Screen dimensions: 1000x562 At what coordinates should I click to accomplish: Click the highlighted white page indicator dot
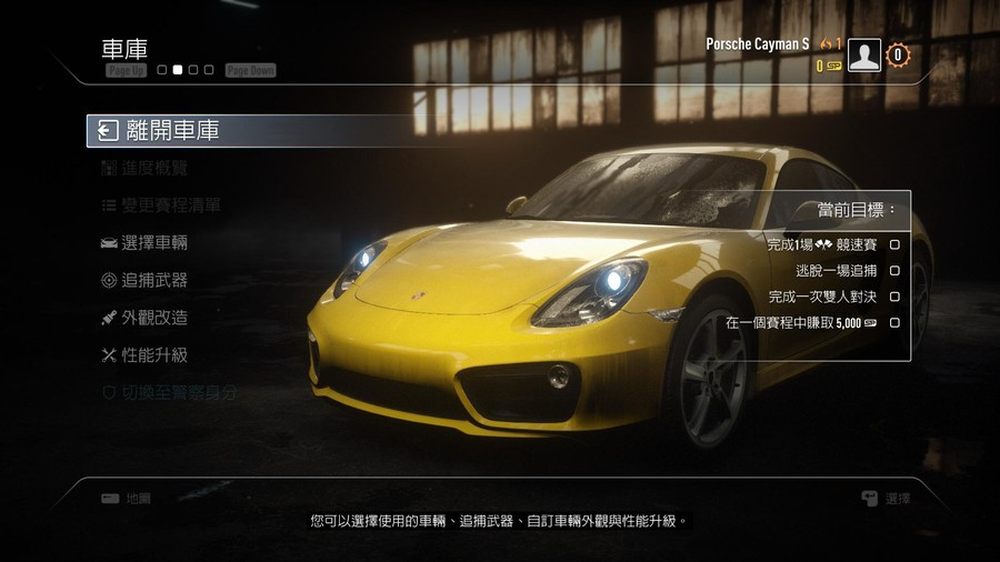coord(177,70)
